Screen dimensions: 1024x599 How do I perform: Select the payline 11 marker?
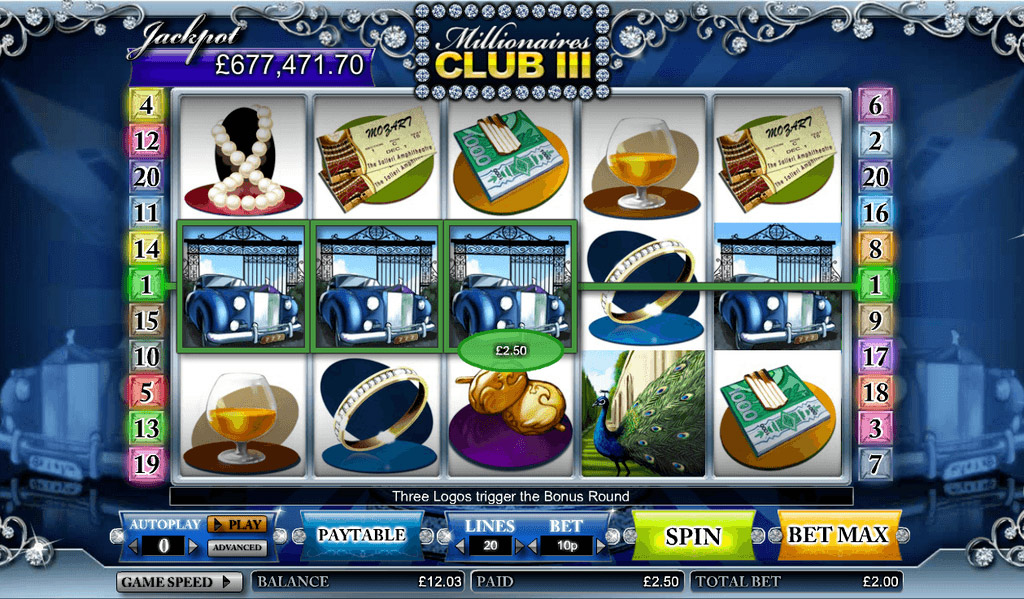pyautogui.click(x=146, y=213)
